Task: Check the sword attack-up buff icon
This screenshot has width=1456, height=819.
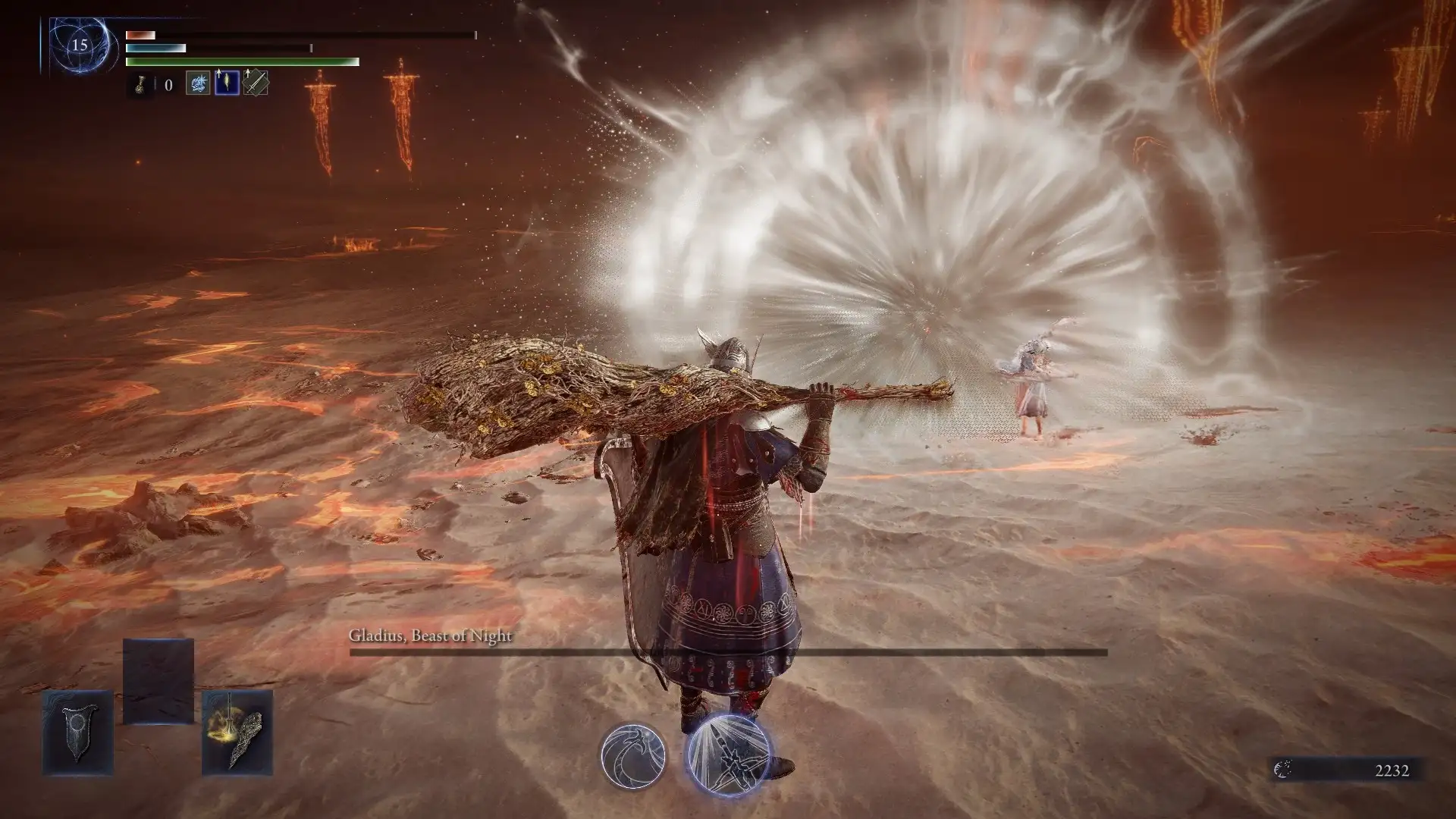Action: click(x=256, y=83)
